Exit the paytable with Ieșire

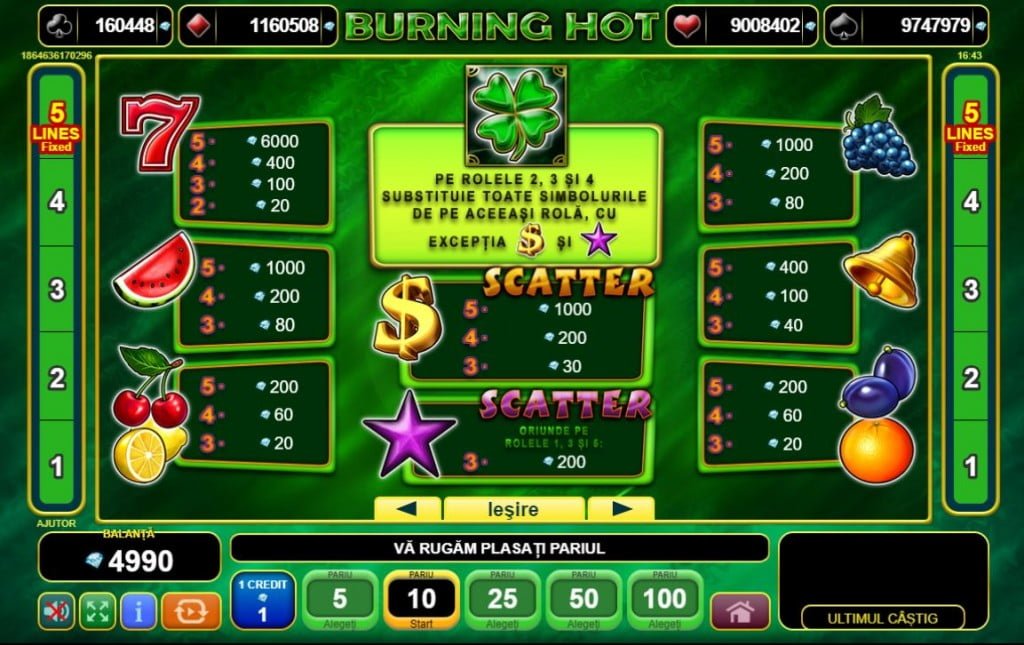click(514, 509)
